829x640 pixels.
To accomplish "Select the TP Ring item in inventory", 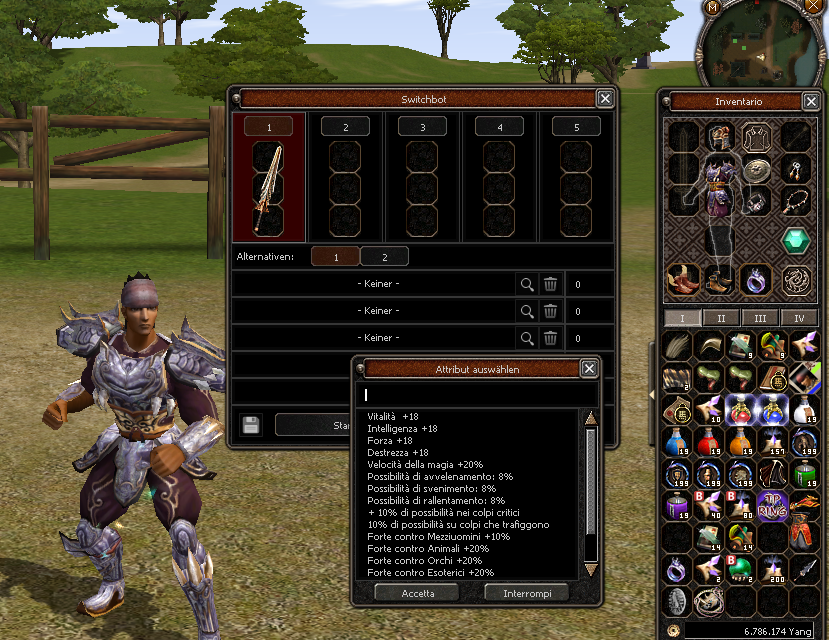I will click(772, 505).
